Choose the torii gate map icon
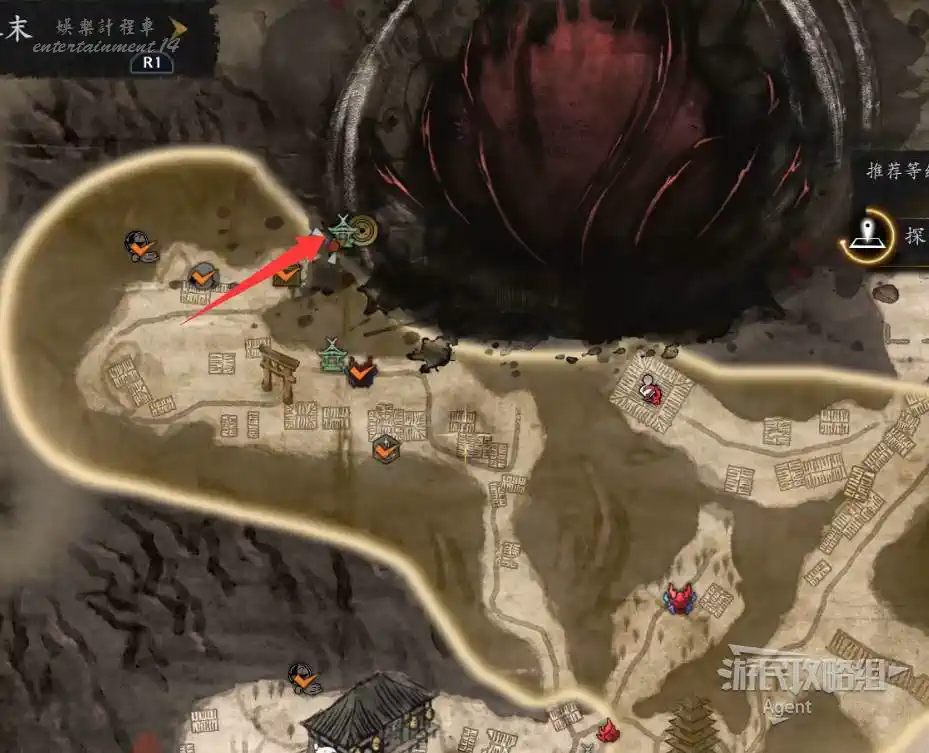 (x=279, y=372)
